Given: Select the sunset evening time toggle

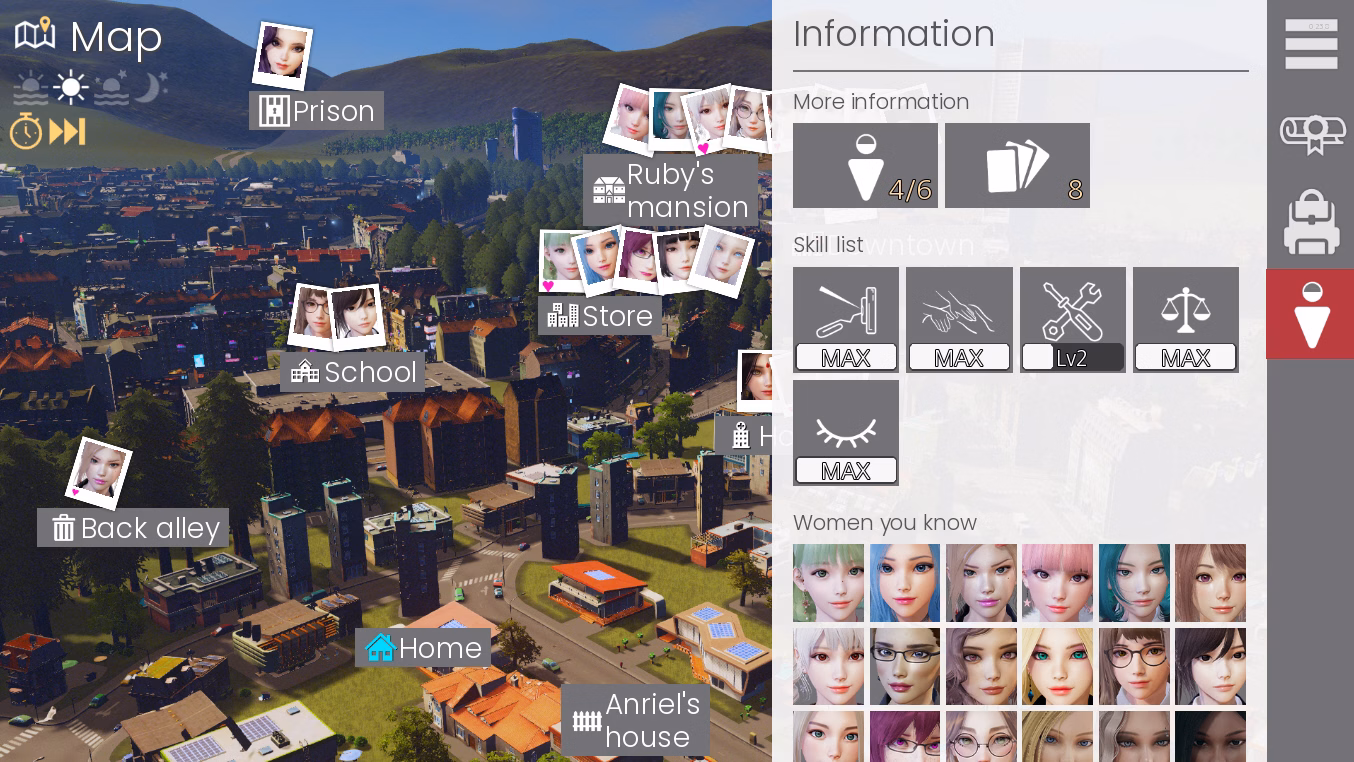Looking at the screenshot, I should [110, 87].
